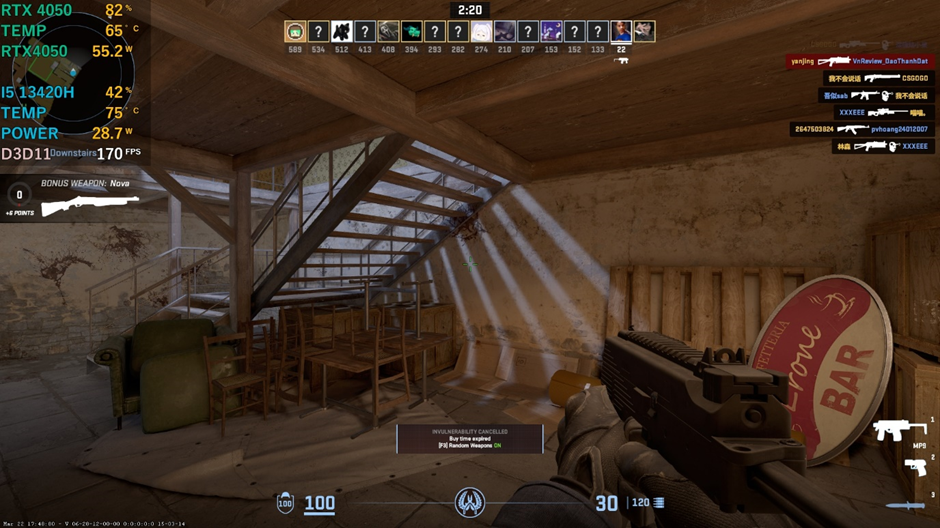Switch to the pistol weapon slot
The image size is (940, 528).
[915, 467]
